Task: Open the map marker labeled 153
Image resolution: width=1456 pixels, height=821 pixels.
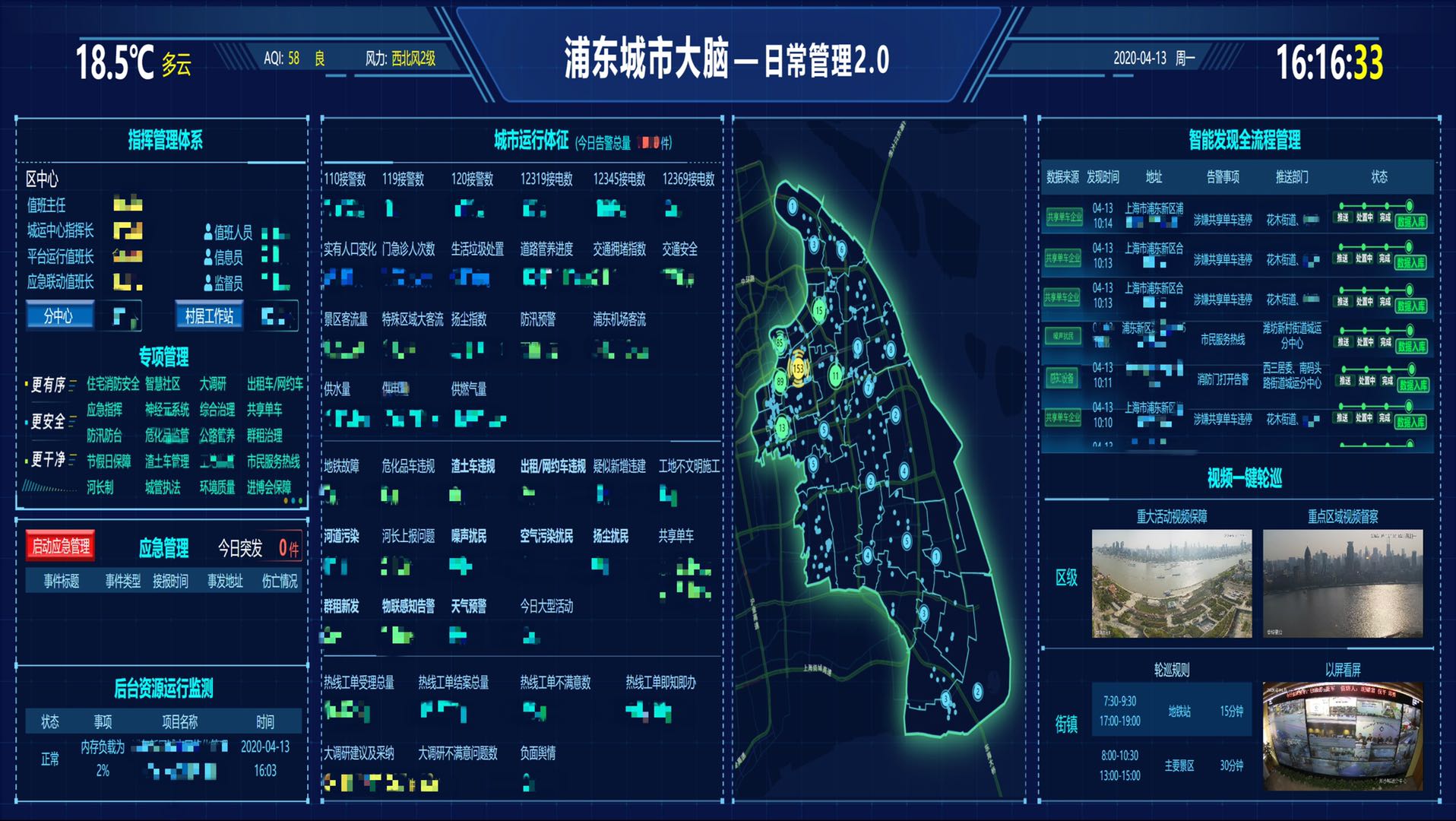Action: coord(798,369)
